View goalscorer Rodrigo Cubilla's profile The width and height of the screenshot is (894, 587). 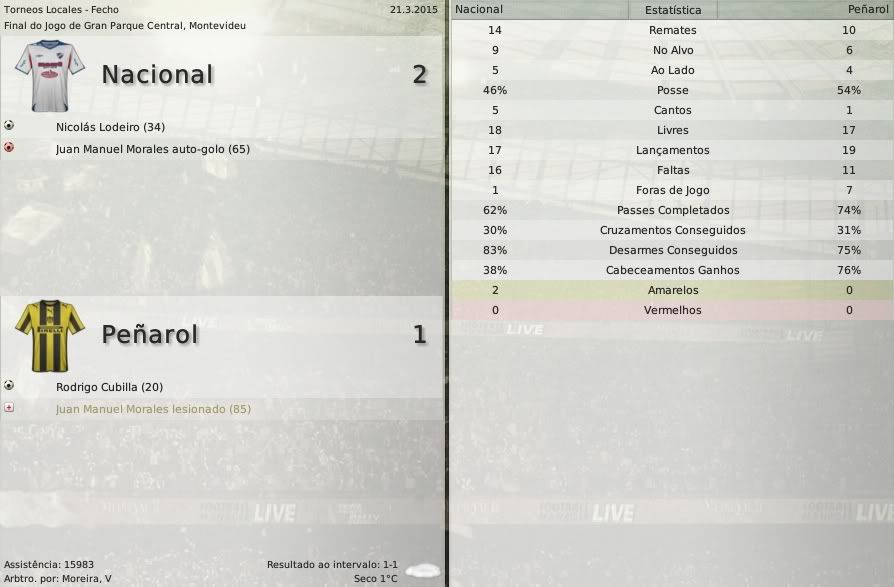[x=109, y=387]
